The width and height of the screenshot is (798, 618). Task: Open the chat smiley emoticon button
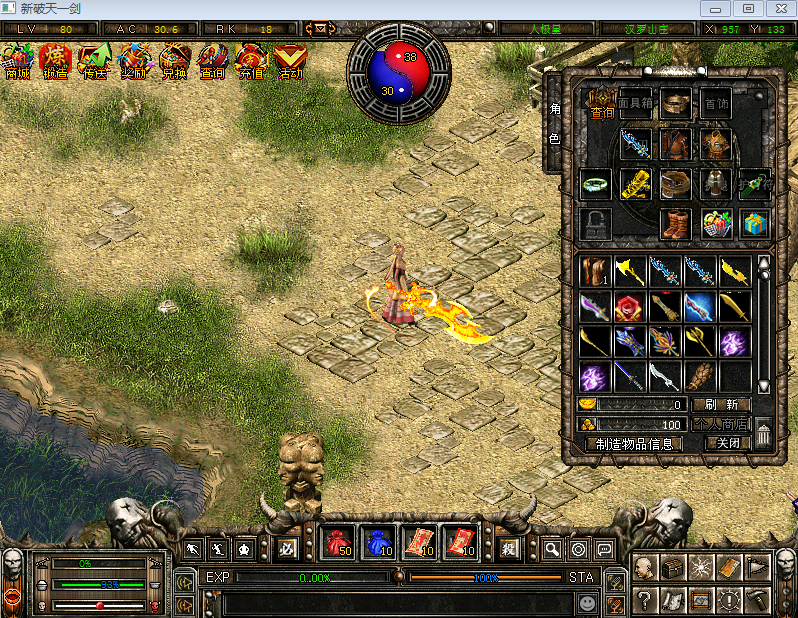(x=587, y=604)
